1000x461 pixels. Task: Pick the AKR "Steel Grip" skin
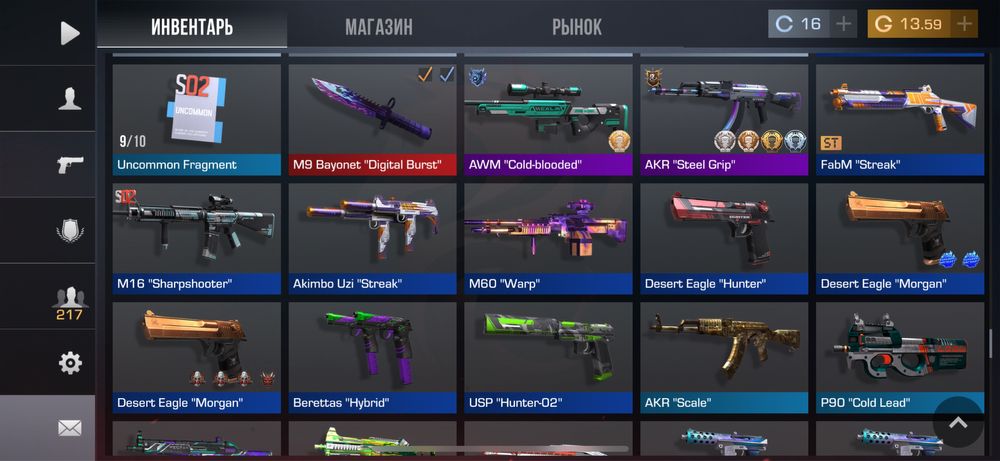pos(724,119)
